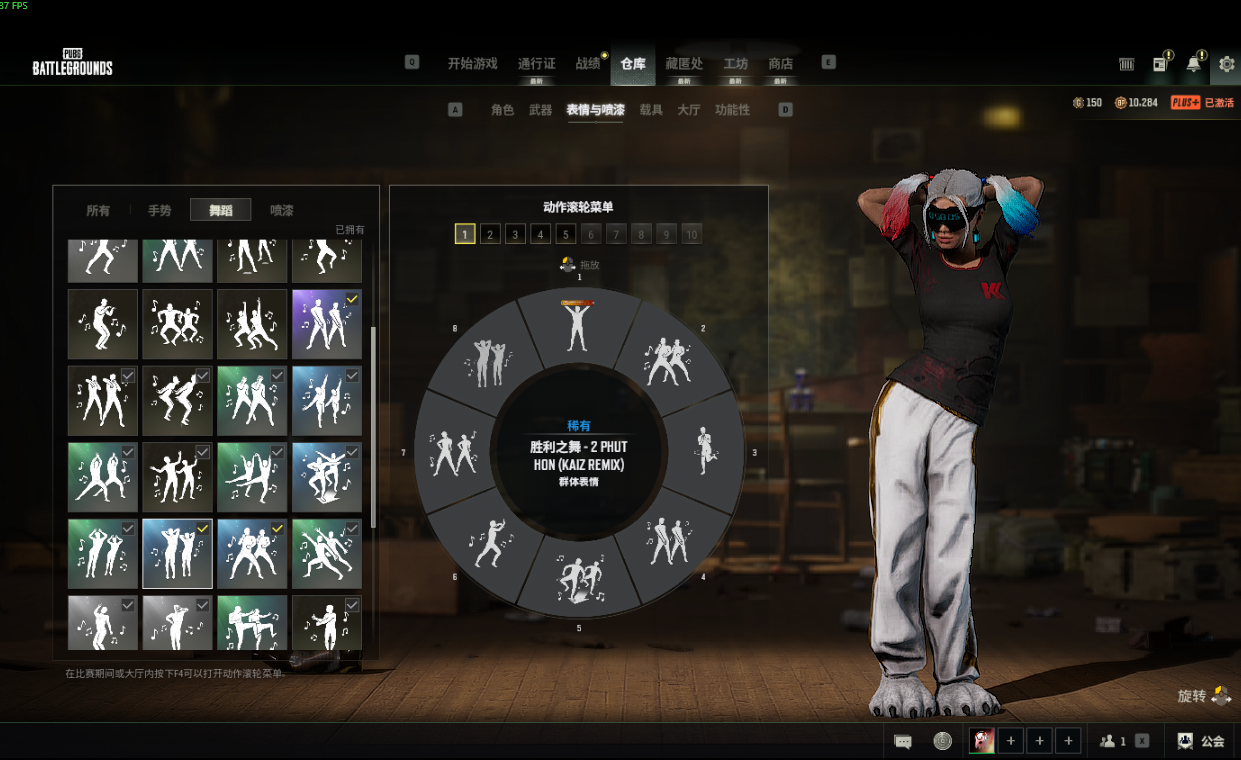
Task: Visit the 商店 store
Action: click(x=781, y=63)
